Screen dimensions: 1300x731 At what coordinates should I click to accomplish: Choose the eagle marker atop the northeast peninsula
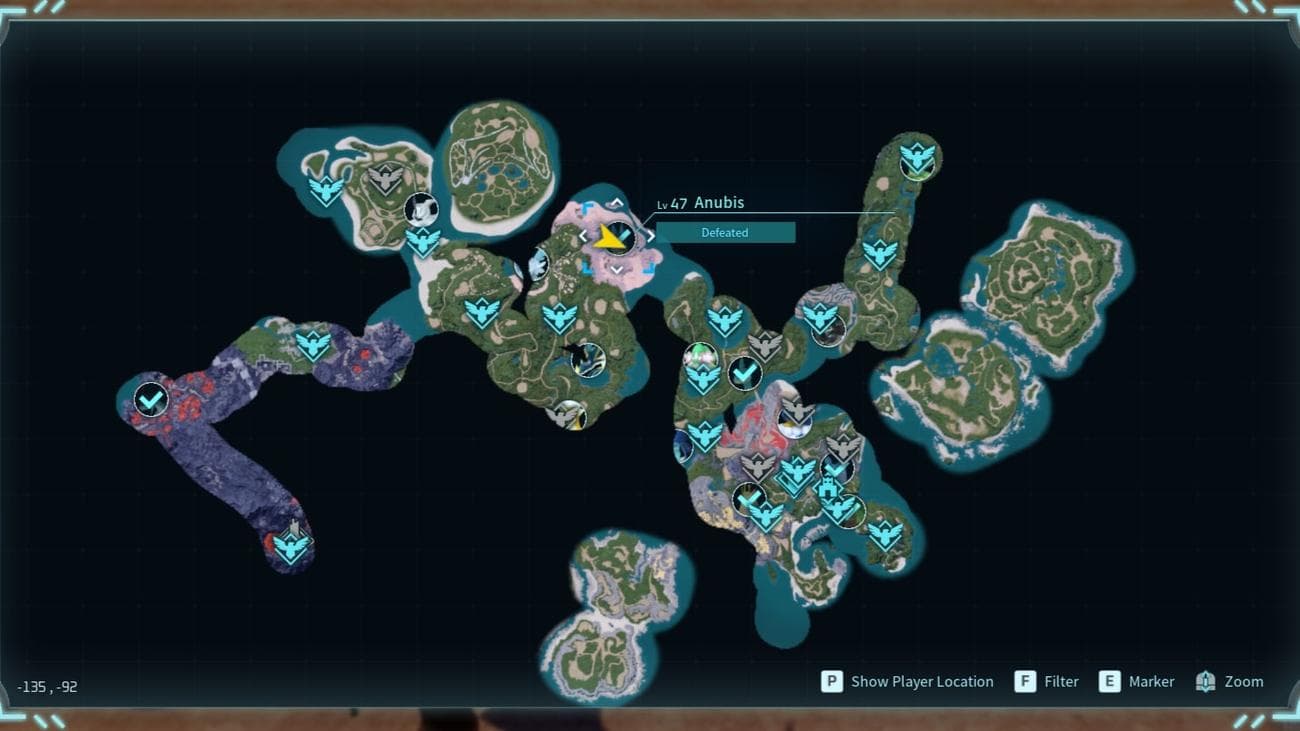point(917,158)
